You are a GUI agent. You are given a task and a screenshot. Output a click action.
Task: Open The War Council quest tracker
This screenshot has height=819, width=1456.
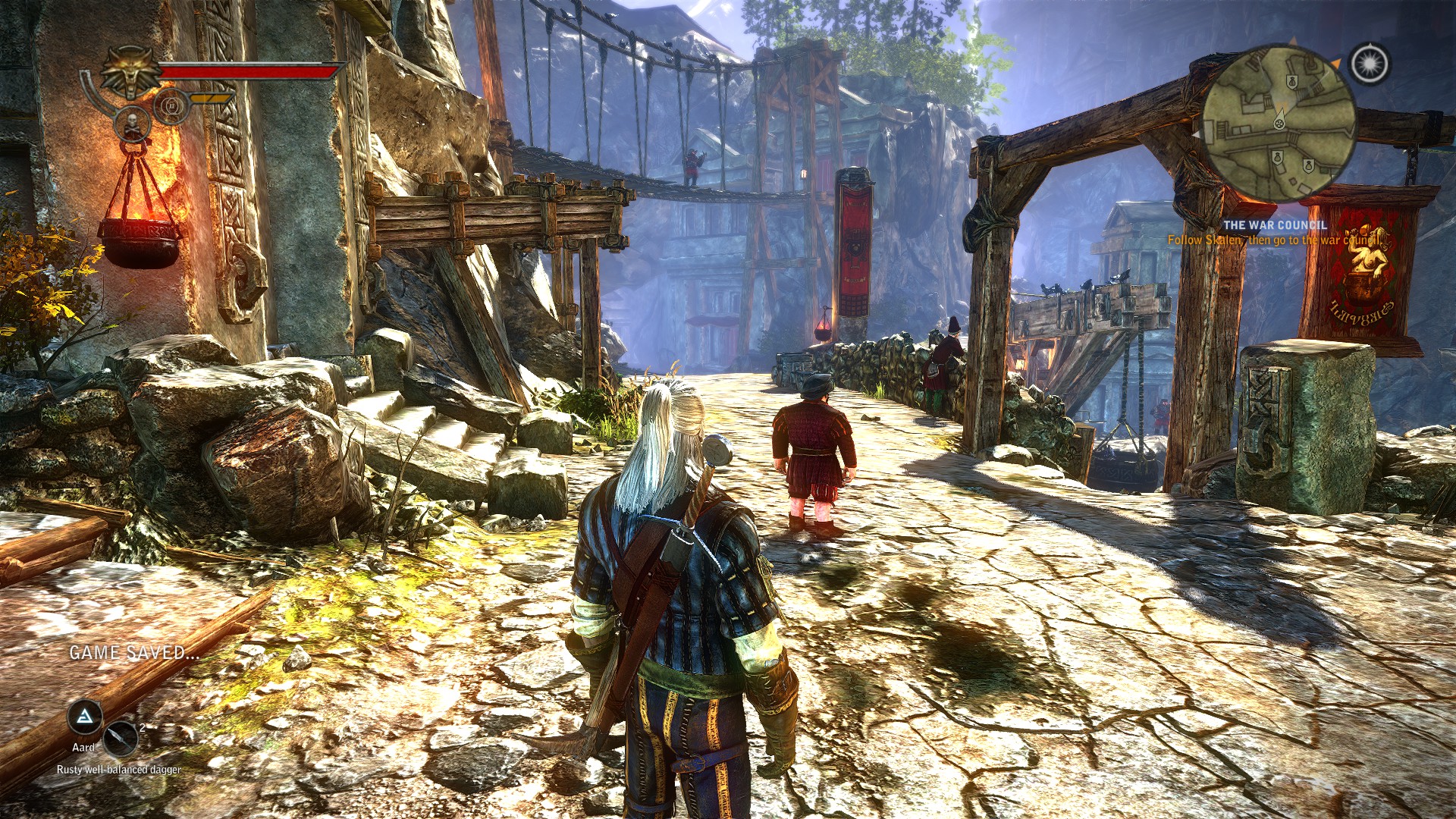point(1275,225)
